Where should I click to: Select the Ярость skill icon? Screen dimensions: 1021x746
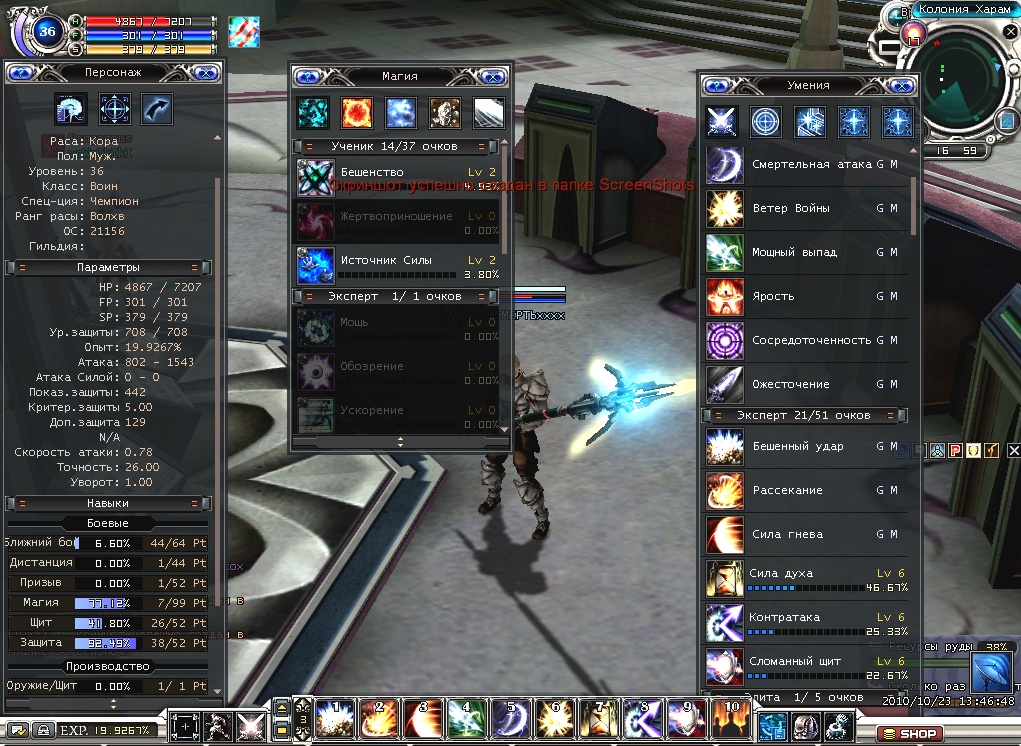[722, 296]
